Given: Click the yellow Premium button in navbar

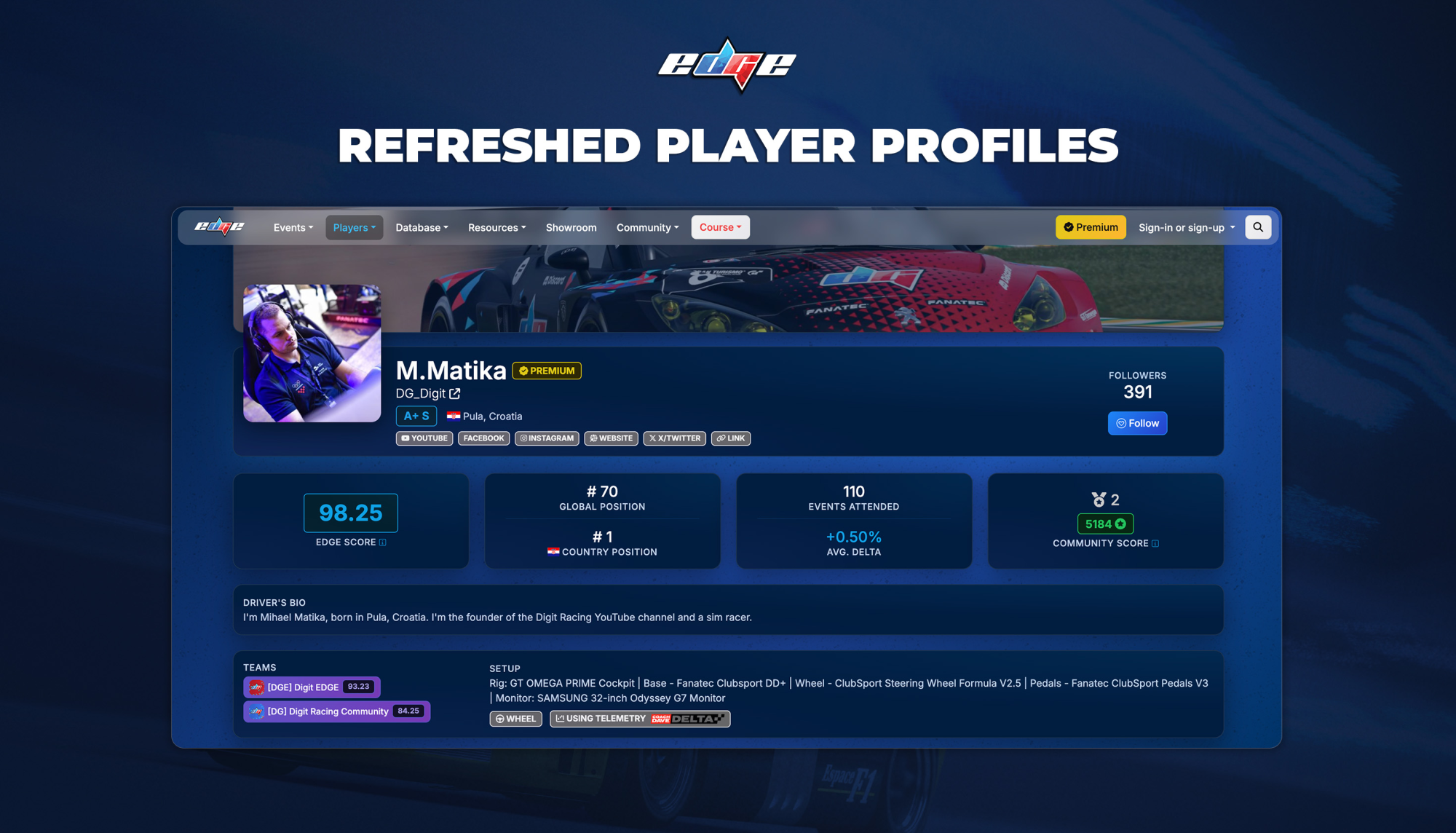Looking at the screenshot, I should click(1090, 227).
